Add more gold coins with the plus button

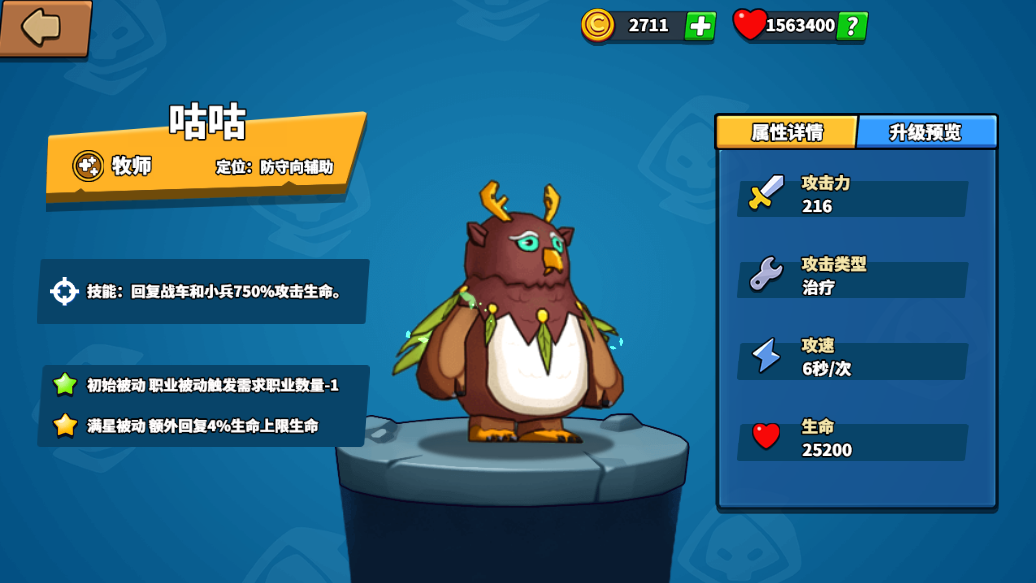click(x=700, y=26)
